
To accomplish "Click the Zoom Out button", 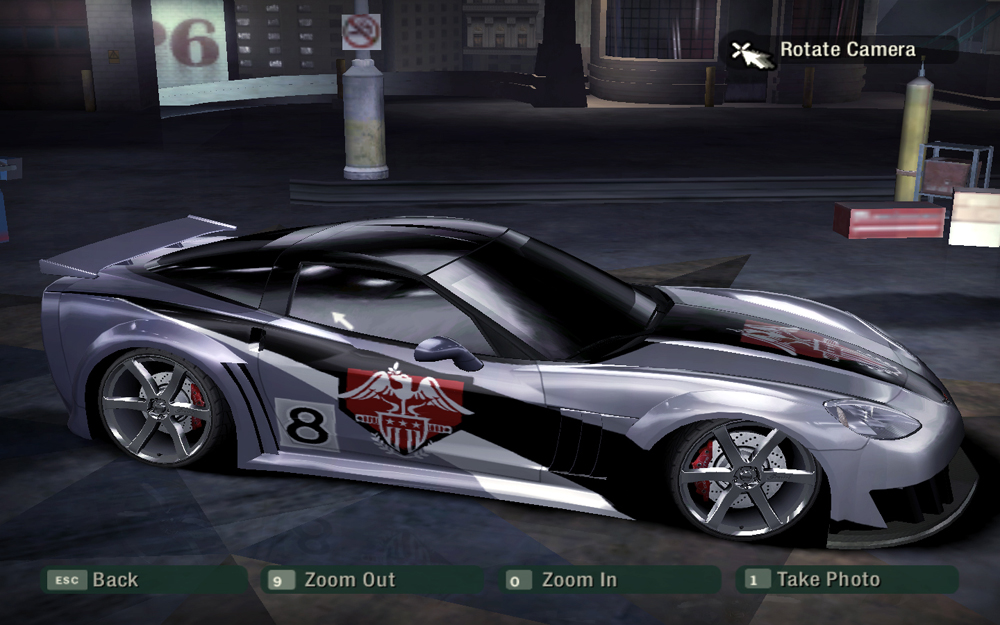I will pos(348,580).
